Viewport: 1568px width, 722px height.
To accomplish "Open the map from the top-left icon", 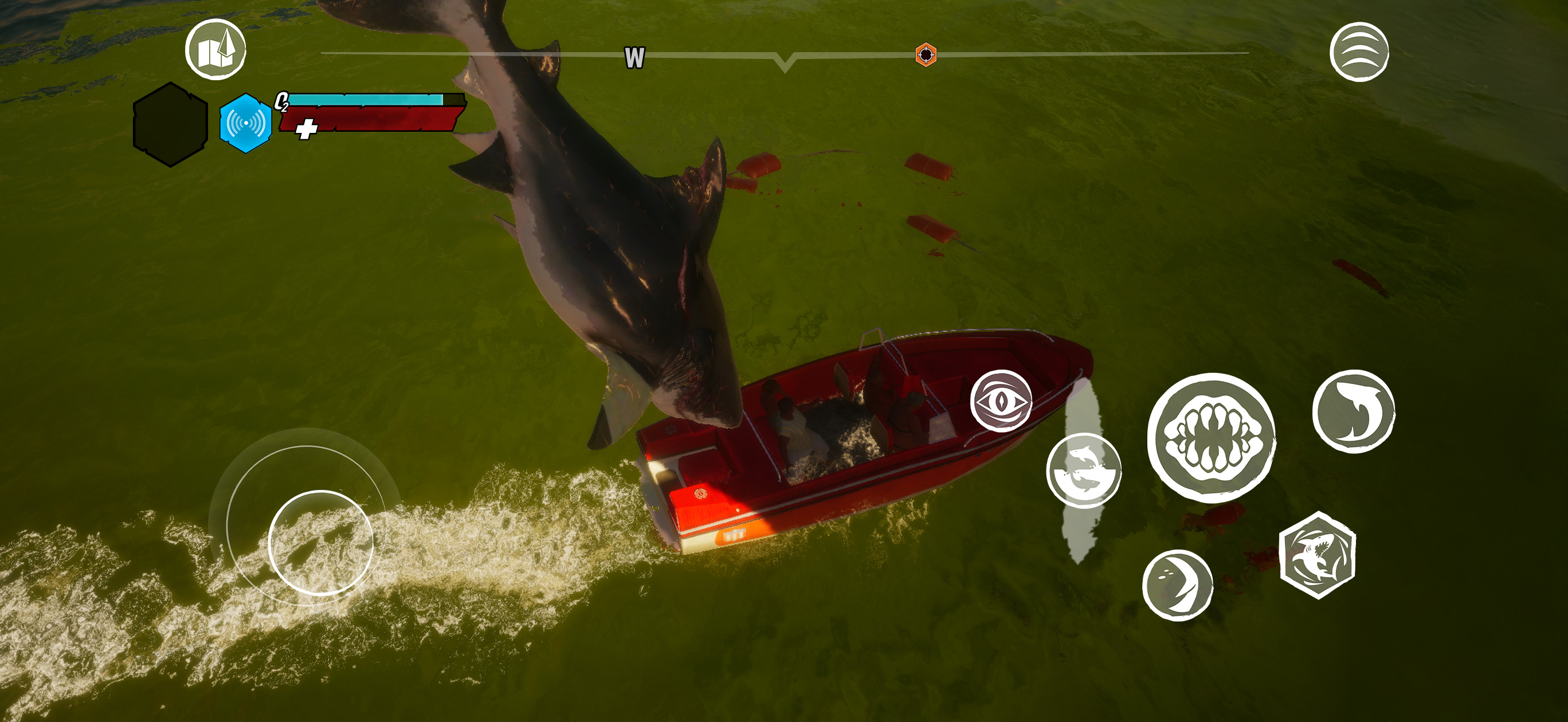I will point(215,49).
